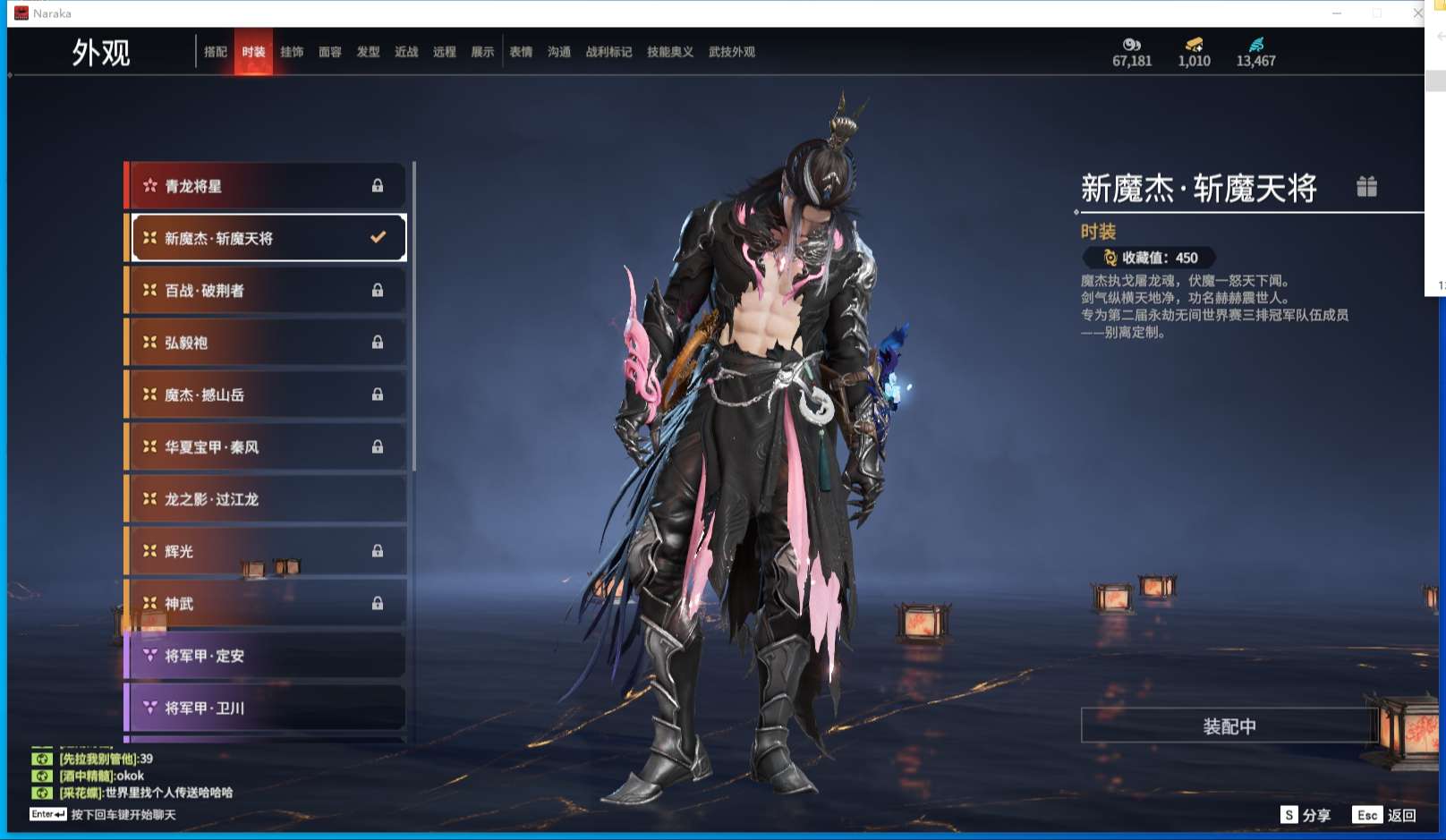This screenshot has width=1446, height=840.
Task: Select the 将军甲·定安 outfit
Action: click(266, 656)
